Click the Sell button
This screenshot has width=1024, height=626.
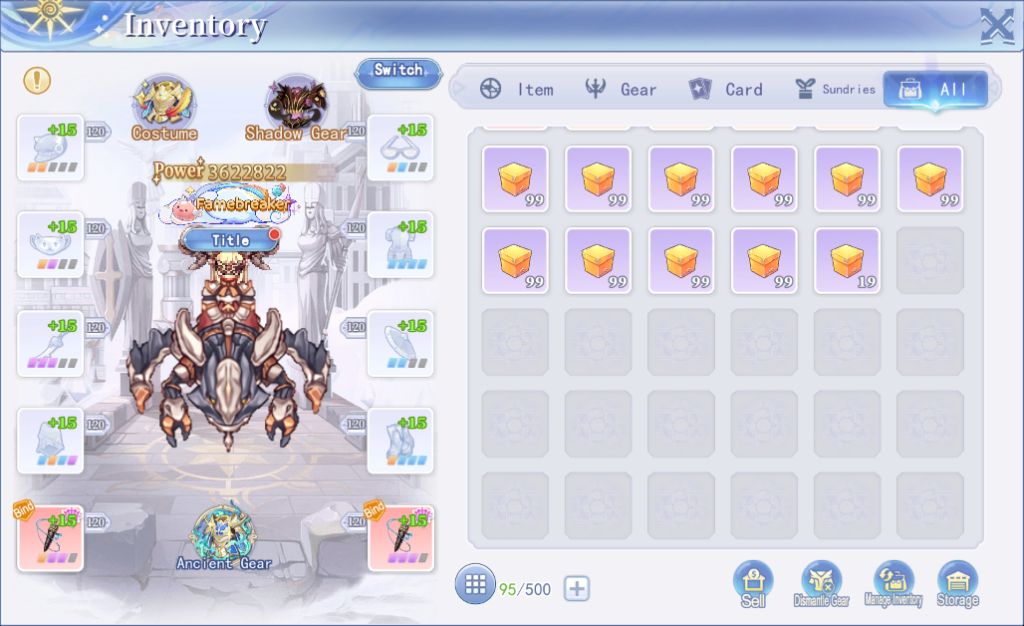click(753, 584)
